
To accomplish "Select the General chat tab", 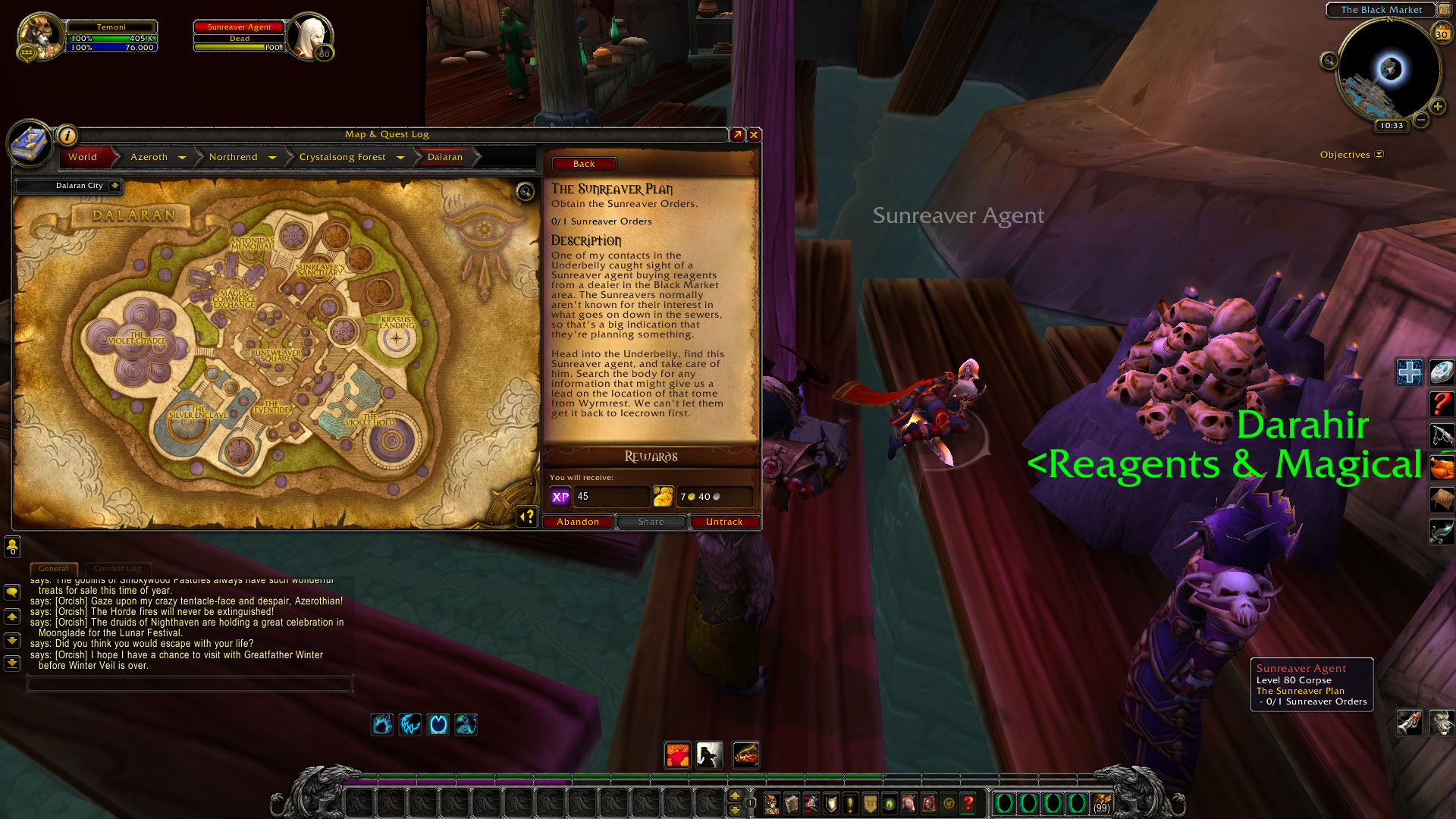I will pyautogui.click(x=53, y=569).
